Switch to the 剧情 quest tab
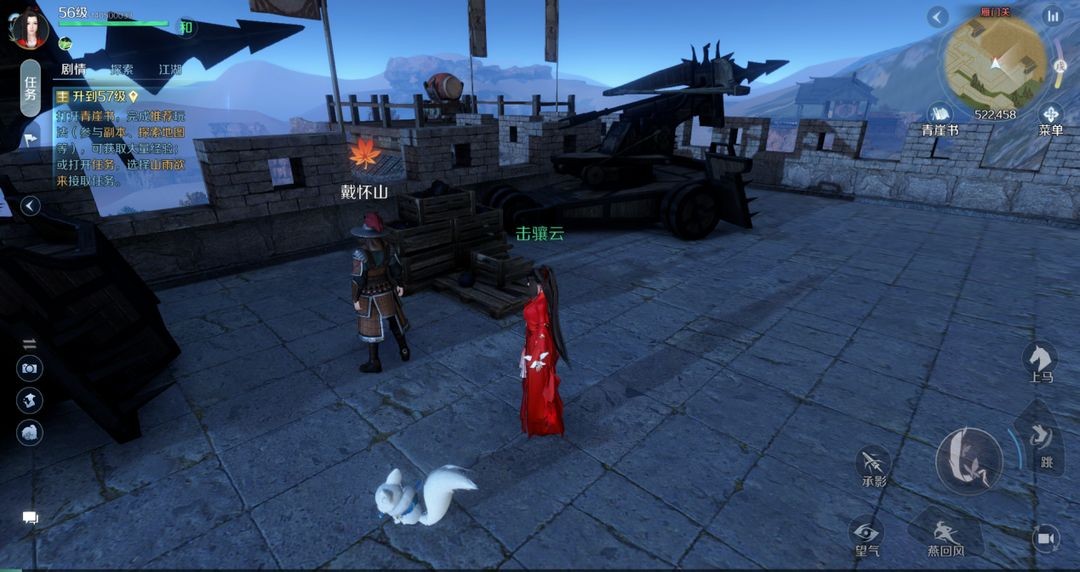The image size is (1080, 572). [x=73, y=70]
